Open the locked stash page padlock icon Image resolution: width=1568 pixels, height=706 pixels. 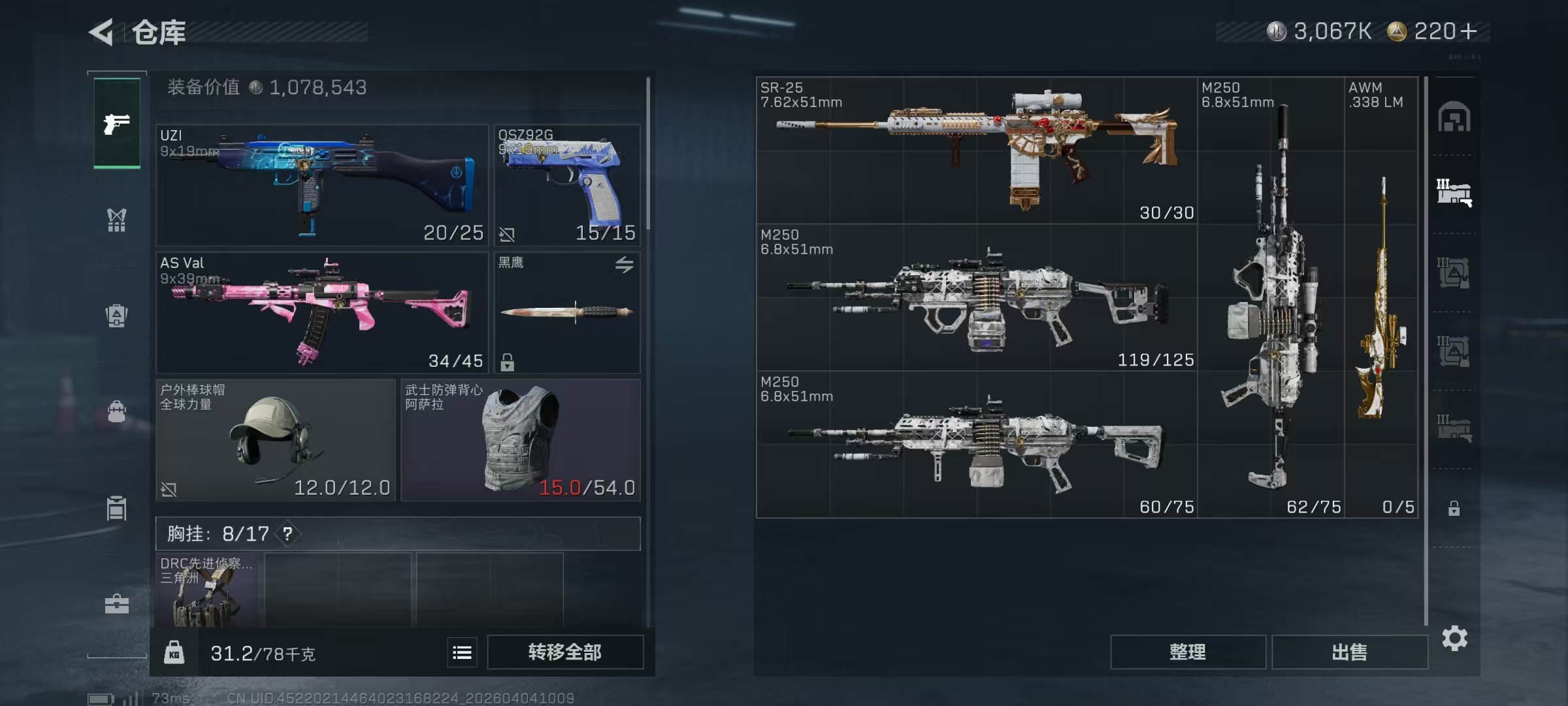coord(1454,508)
